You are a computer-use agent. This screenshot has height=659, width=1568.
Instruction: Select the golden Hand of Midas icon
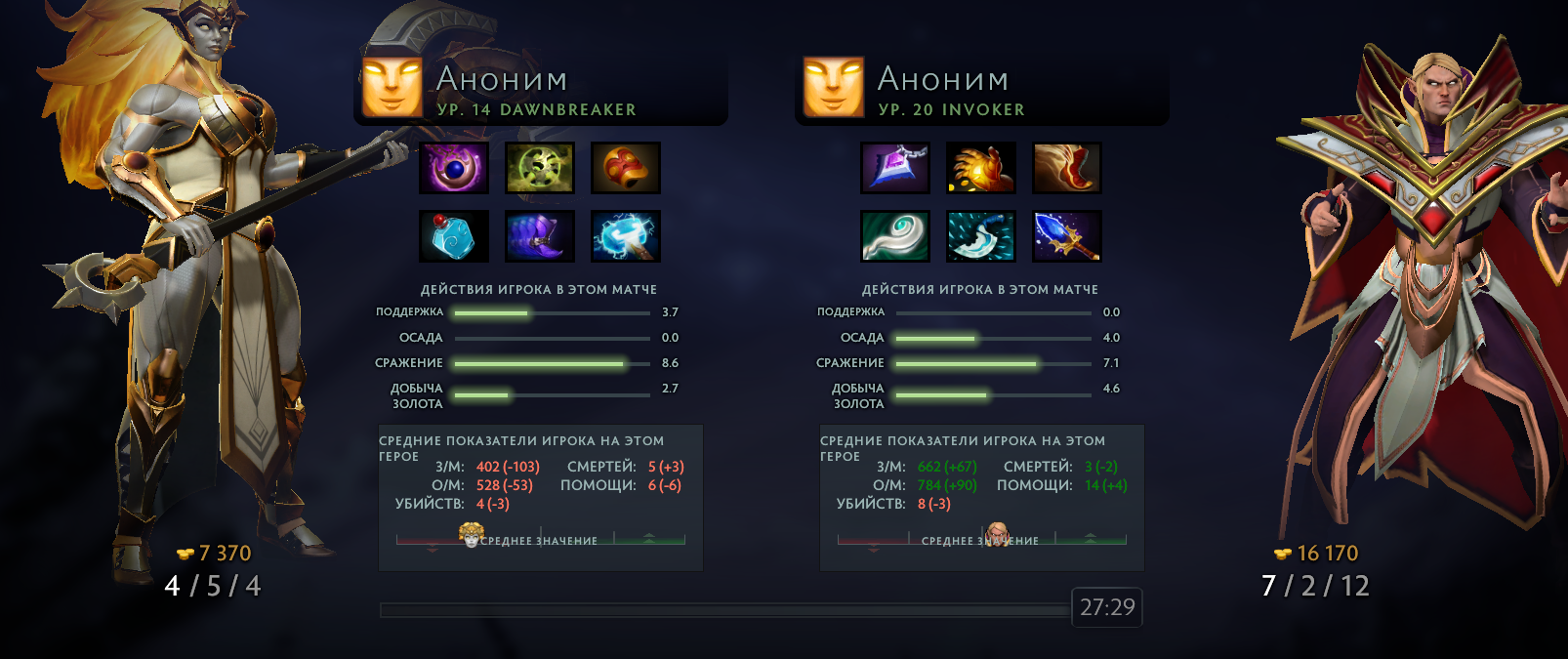pos(981,168)
